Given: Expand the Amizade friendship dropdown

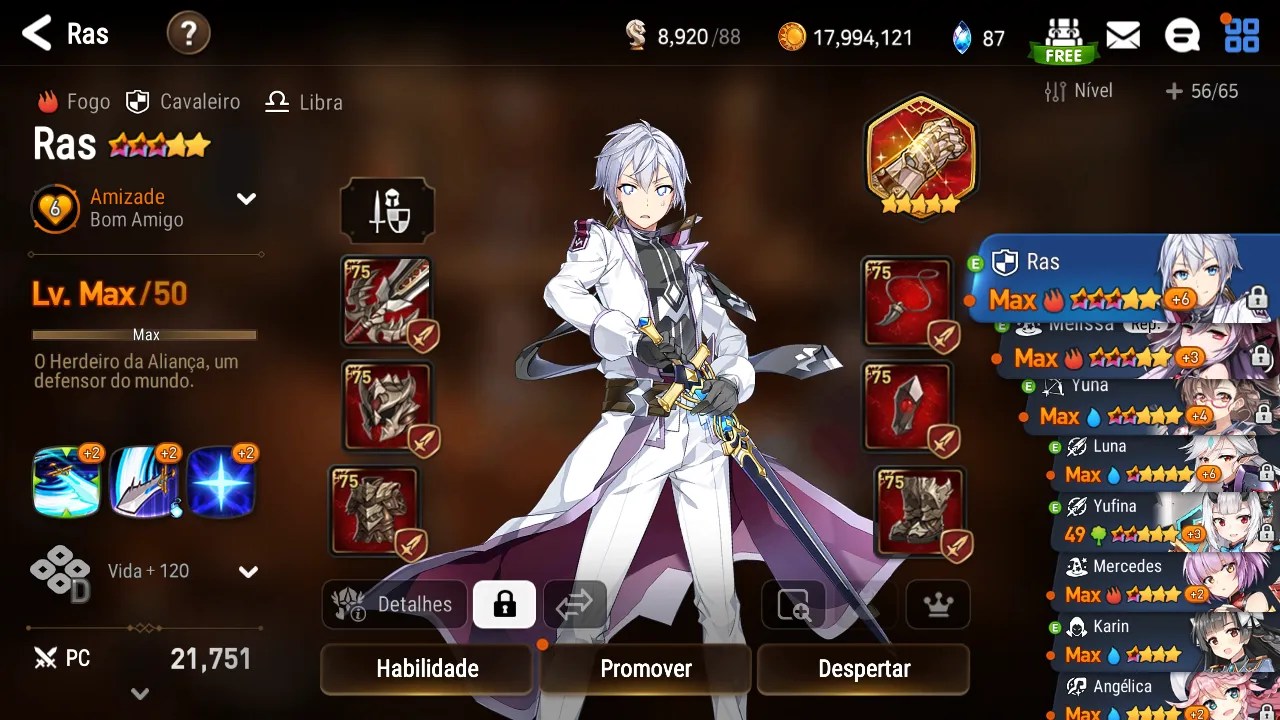Looking at the screenshot, I should click(246, 199).
